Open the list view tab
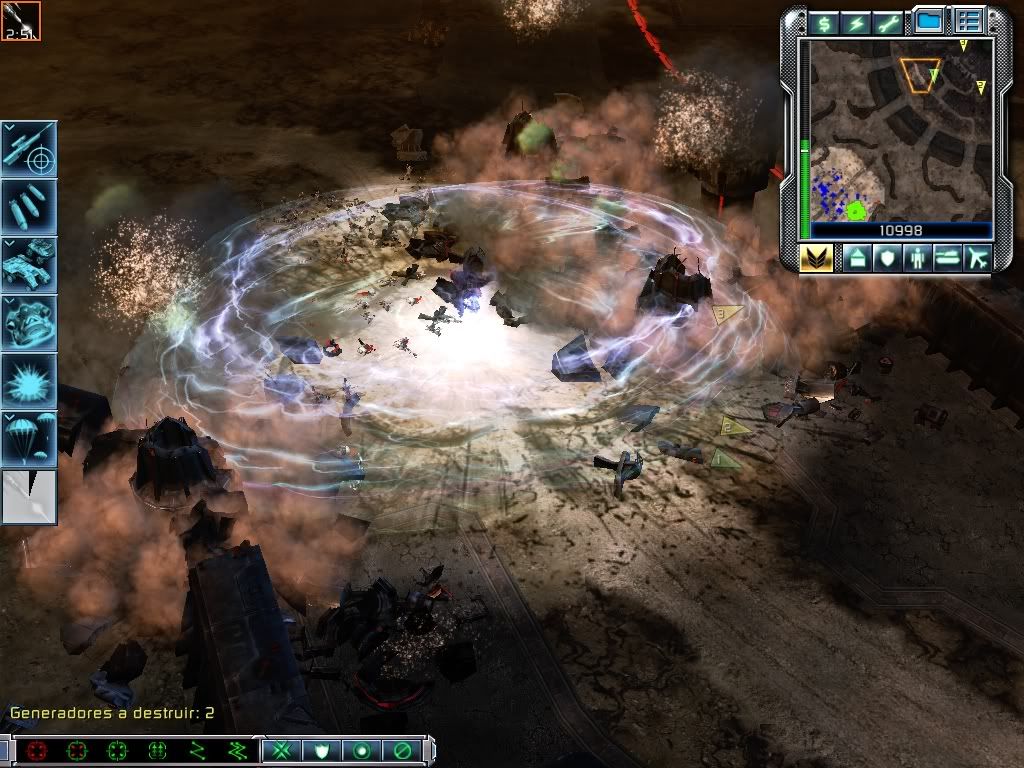 pos(968,20)
